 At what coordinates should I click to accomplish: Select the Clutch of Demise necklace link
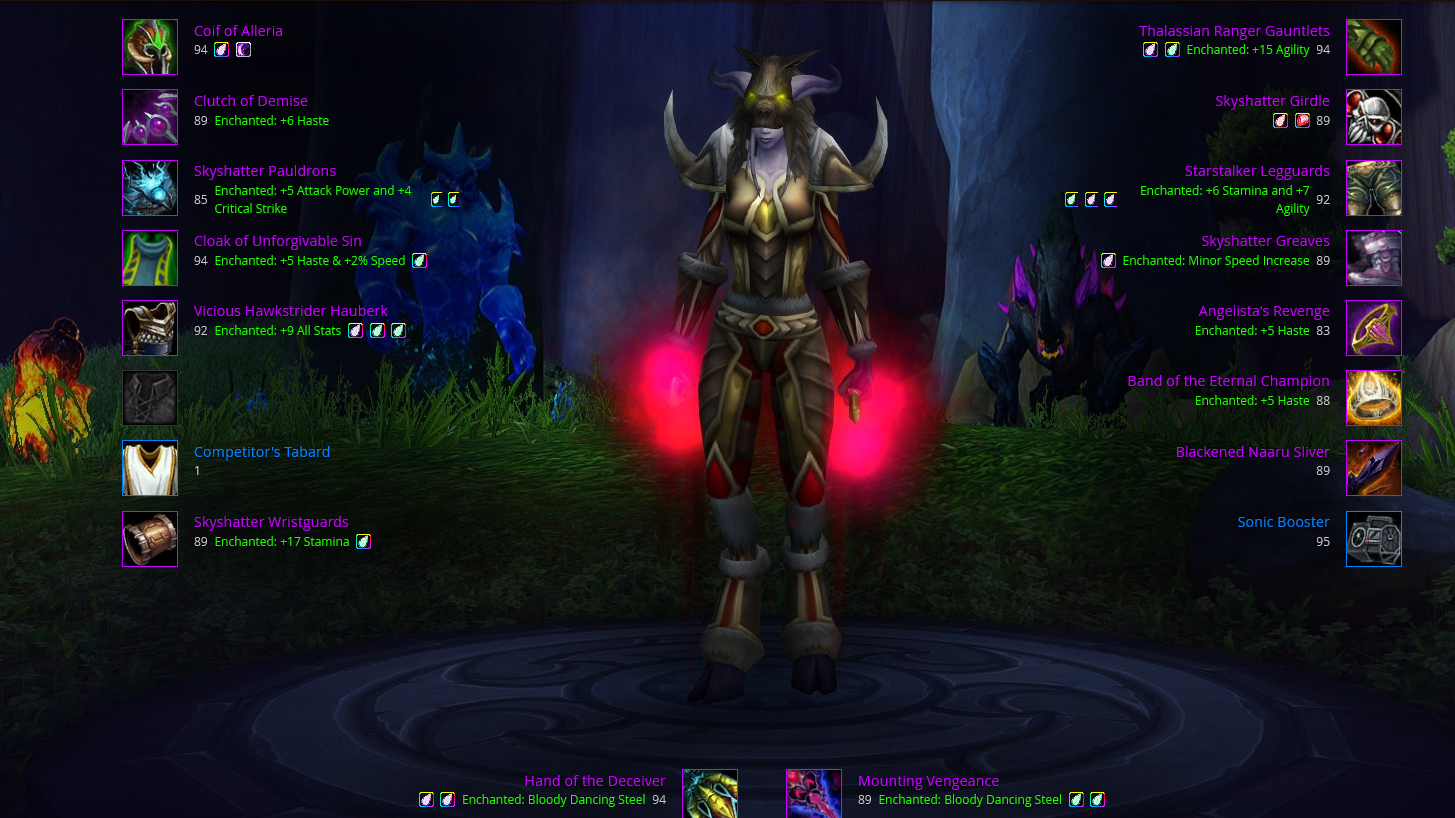click(250, 101)
